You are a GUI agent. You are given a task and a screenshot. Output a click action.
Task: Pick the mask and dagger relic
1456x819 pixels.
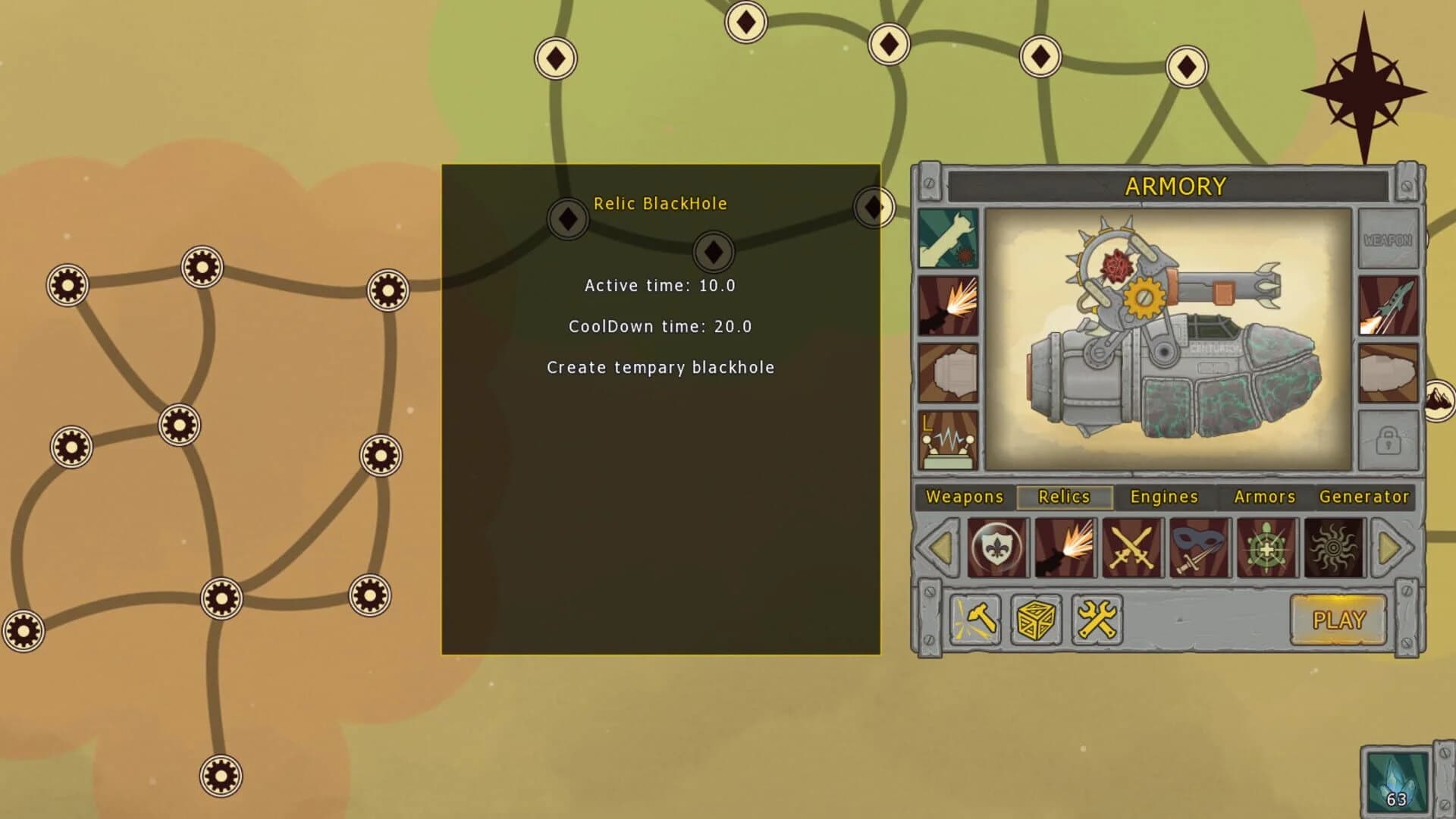coord(1199,548)
